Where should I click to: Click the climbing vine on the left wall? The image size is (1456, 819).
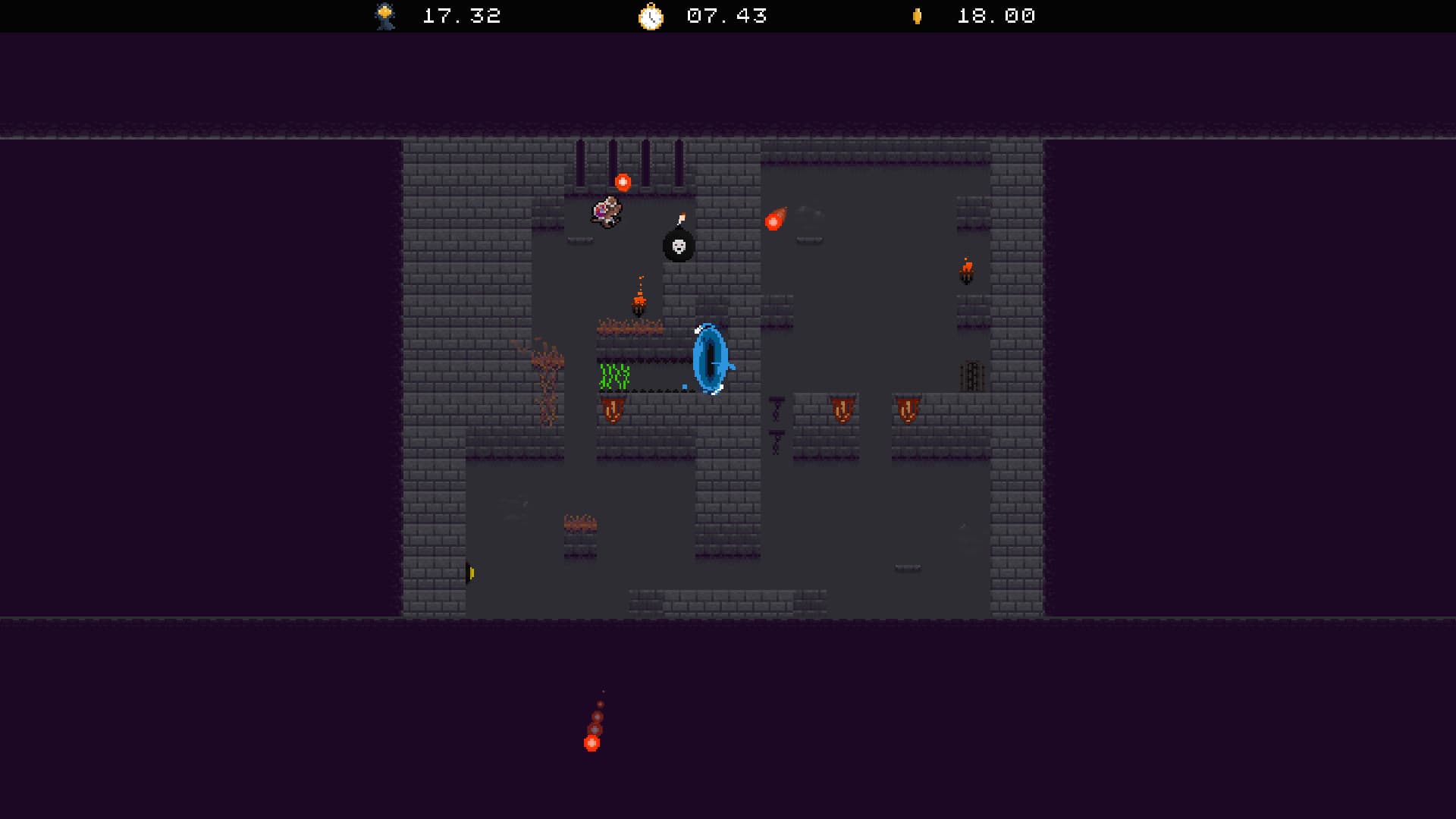548,372
